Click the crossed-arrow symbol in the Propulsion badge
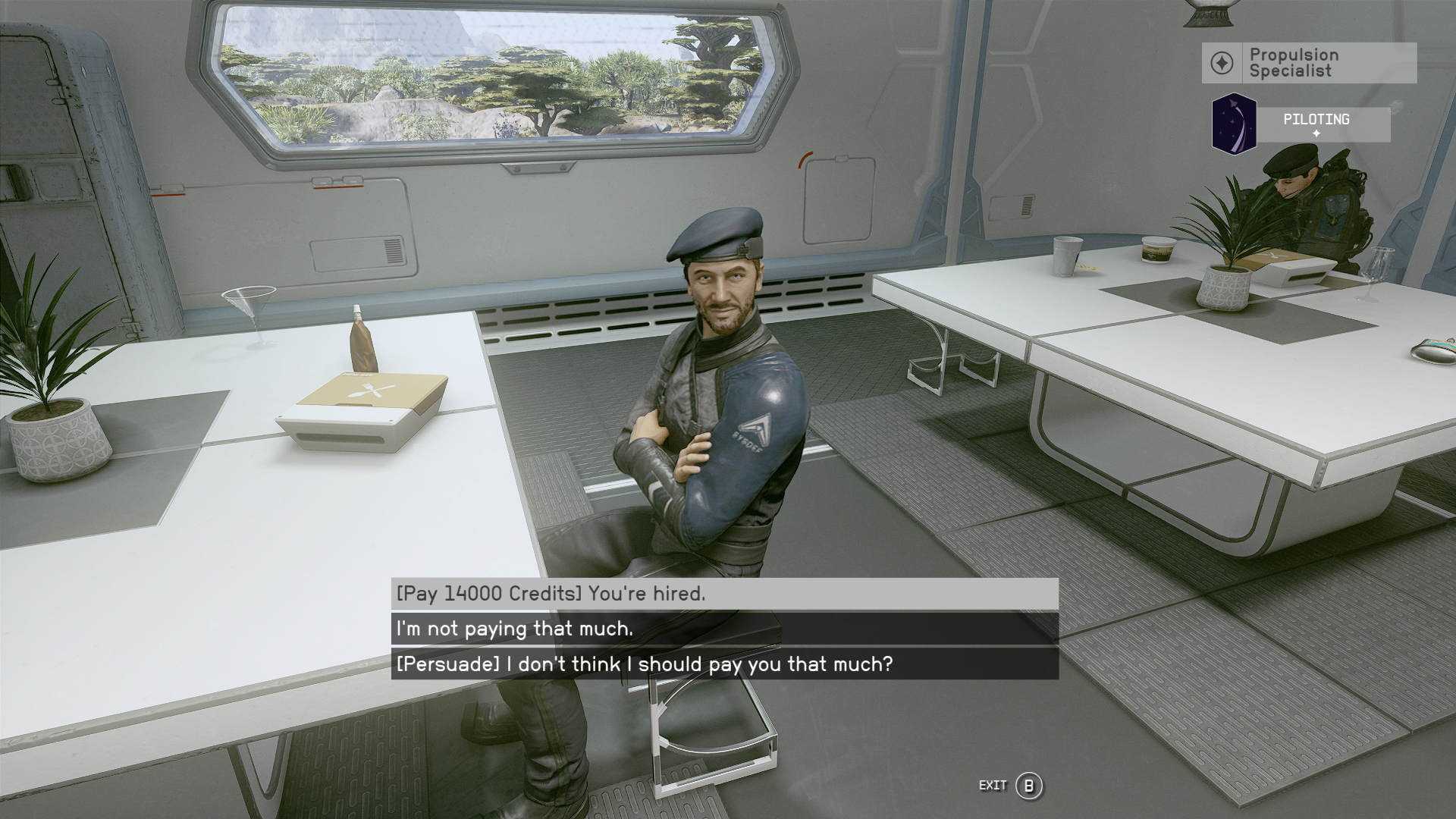Image resolution: width=1456 pixels, height=819 pixels. 1221,64
